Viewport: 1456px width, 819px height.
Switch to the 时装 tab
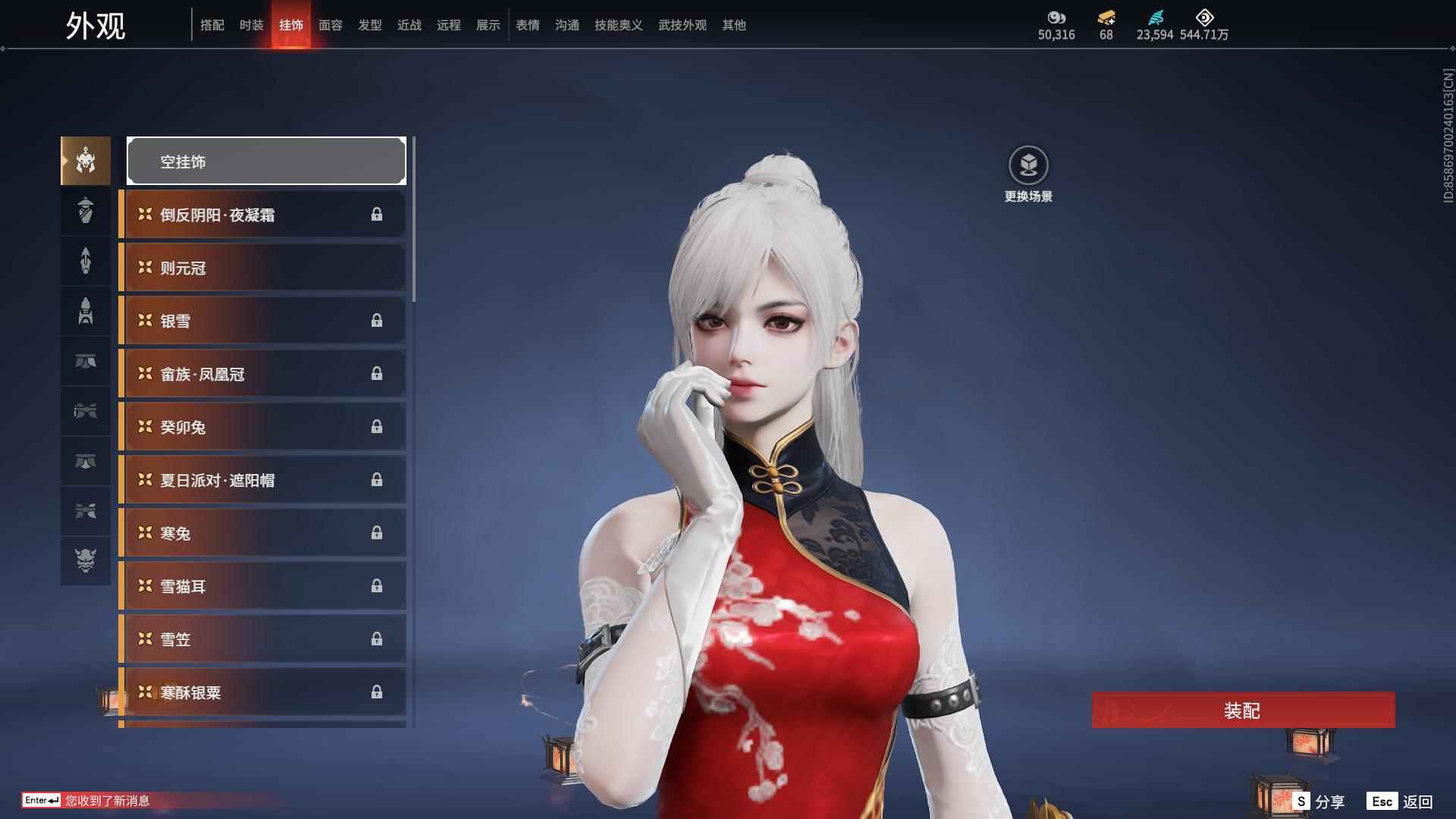pos(251,25)
